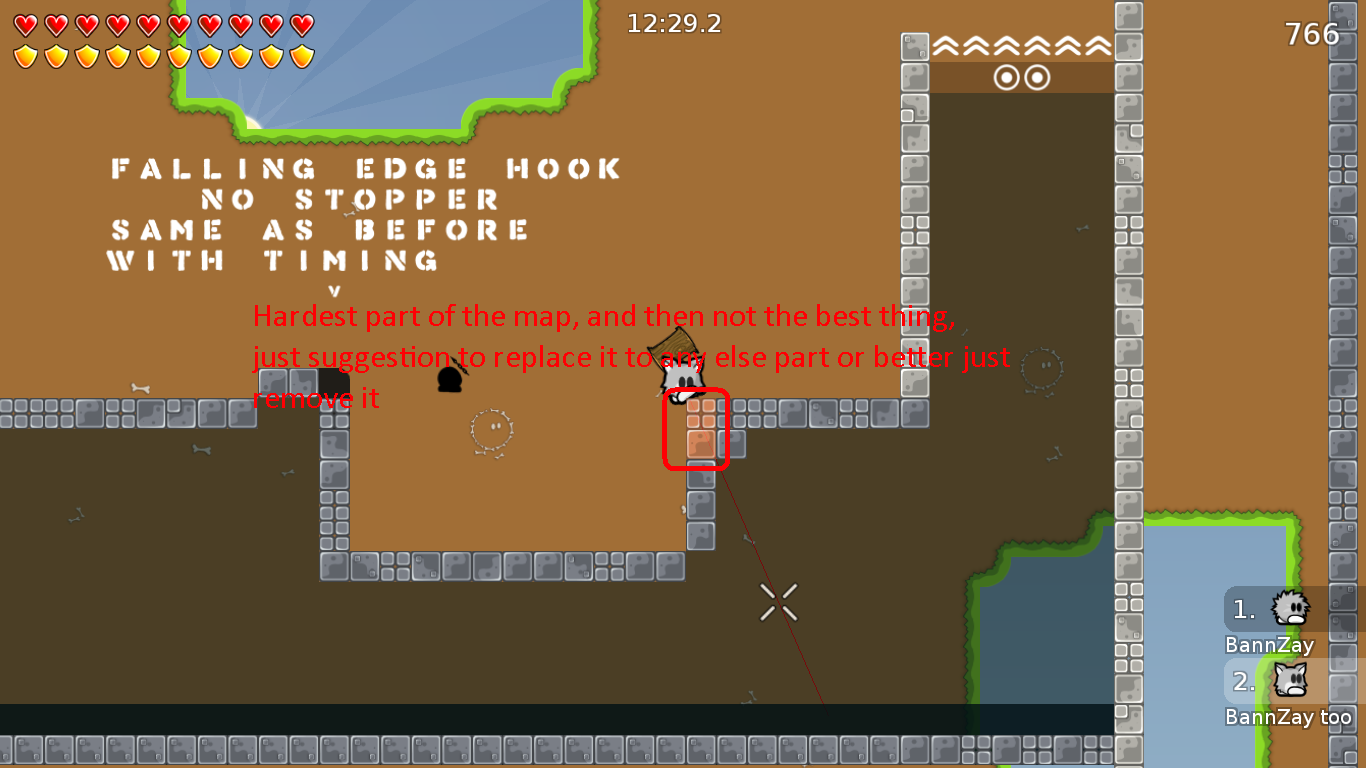This screenshot has width=1366, height=768.
Task: Click the solid black tile near the bomb character
Action: tap(332, 382)
